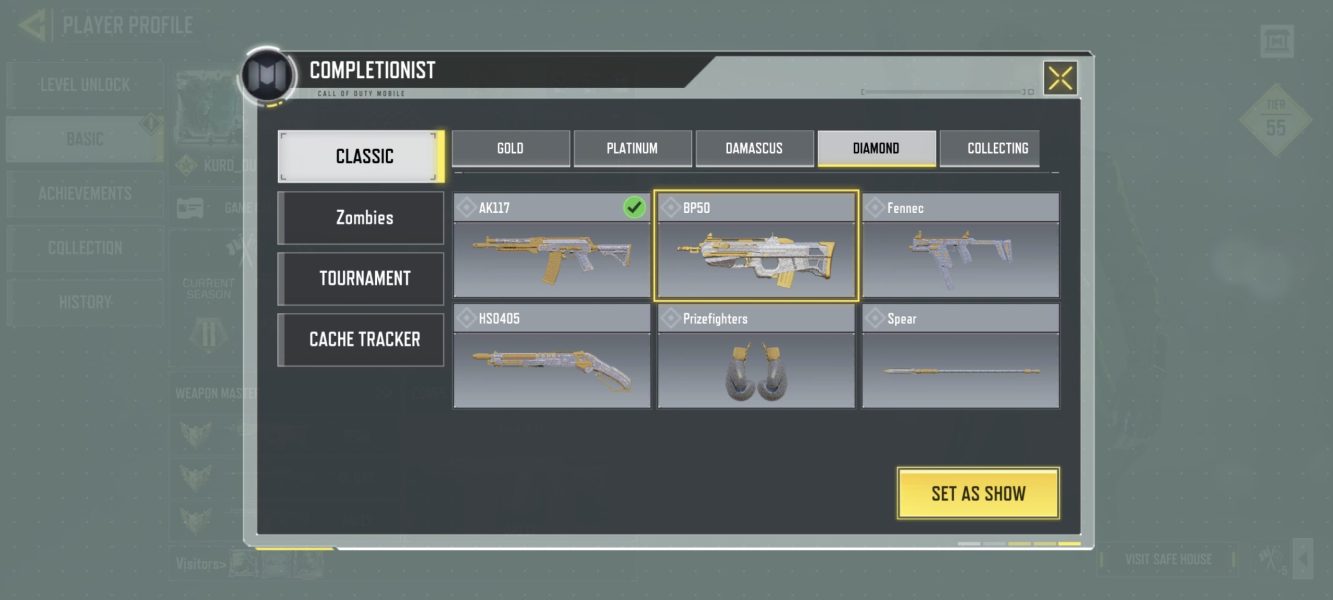Switch to the Gold camo tab
The width and height of the screenshot is (1333, 600).
coord(511,148)
